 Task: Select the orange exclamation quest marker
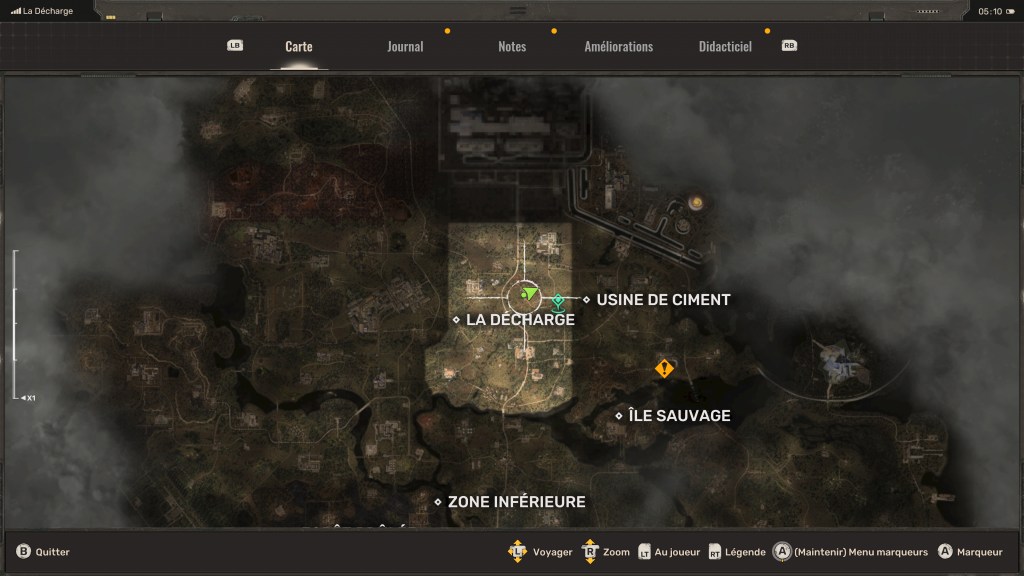click(x=664, y=369)
